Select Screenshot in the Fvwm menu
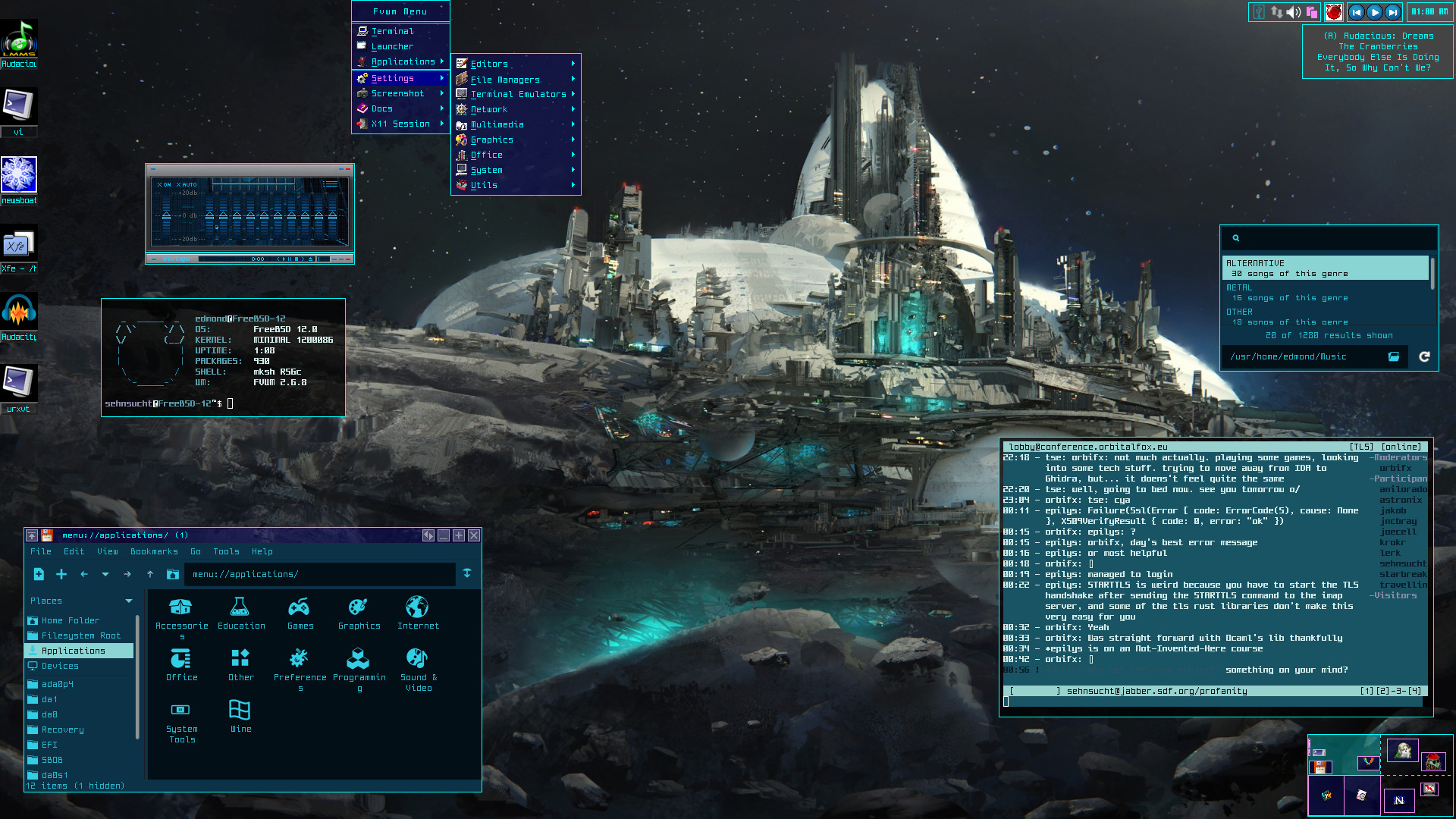 pyautogui.click(x=397, y=93)
